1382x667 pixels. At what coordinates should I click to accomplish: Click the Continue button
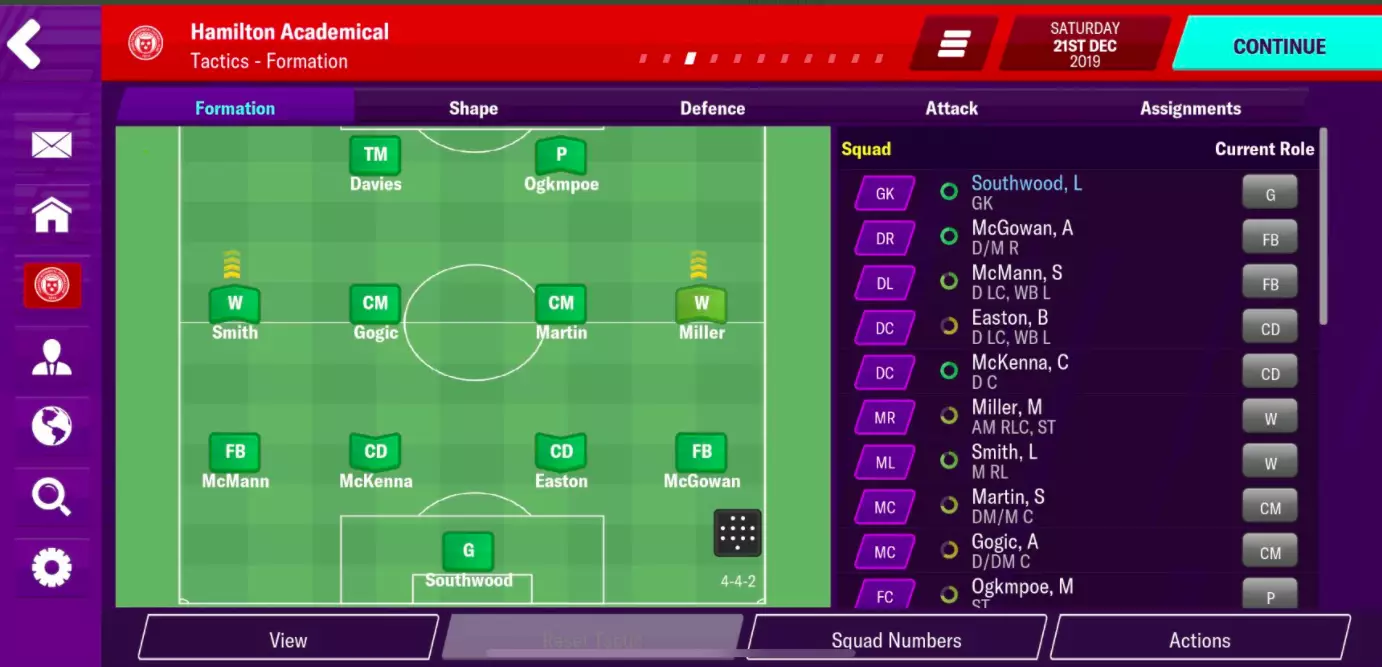(1278, 46)
